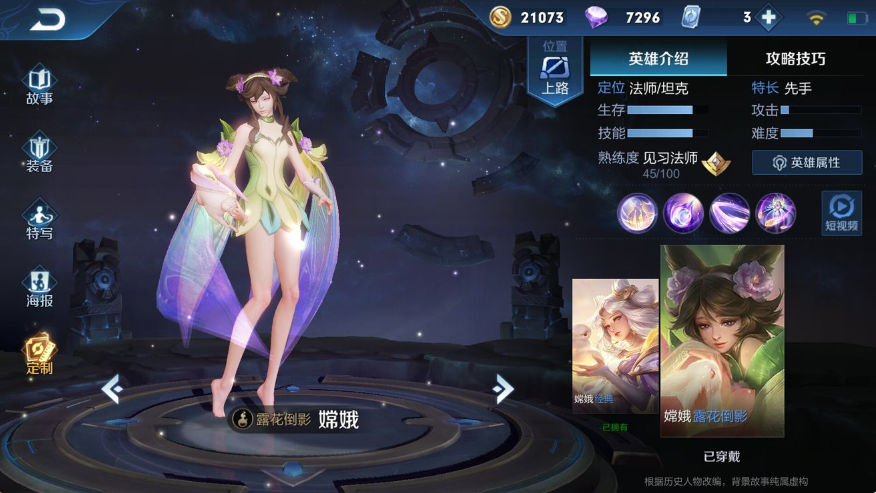Image resolution: width=876 pixels, height=493 pixels.
Task: Open the 定制 customization option
Action: [x=40, y=354]
